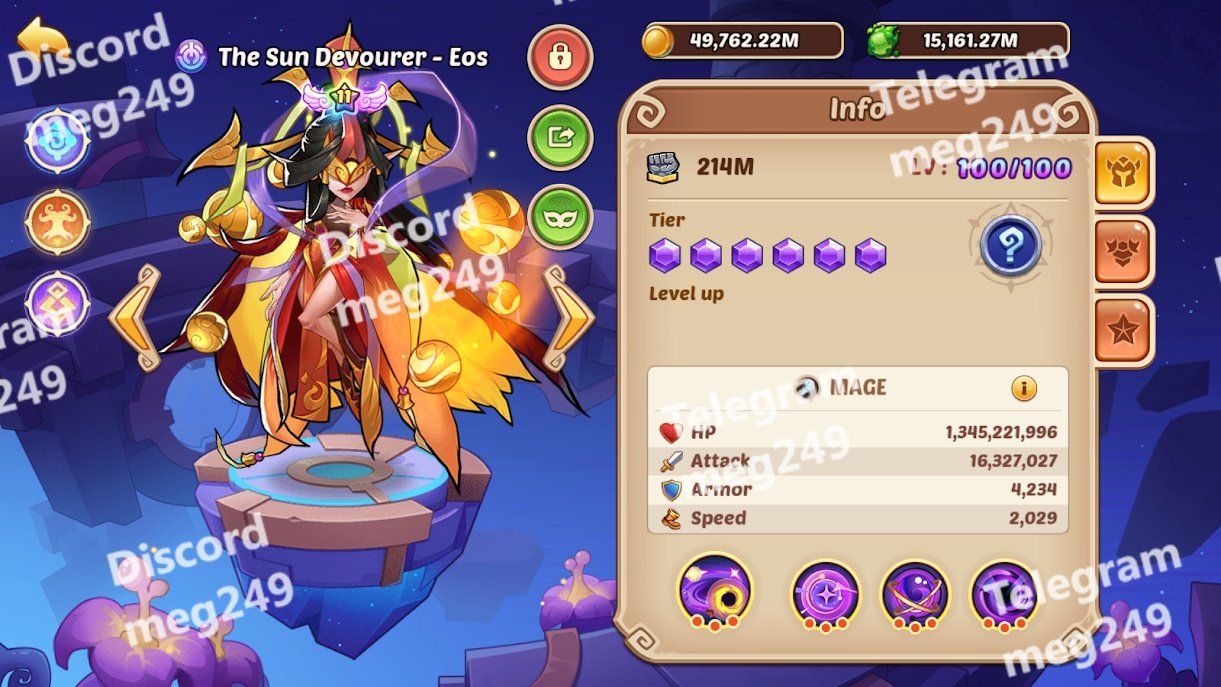The height and width of the screenshot is (687, 1221).
Task: Open the star tab
Action: [x=1122, y=331]
